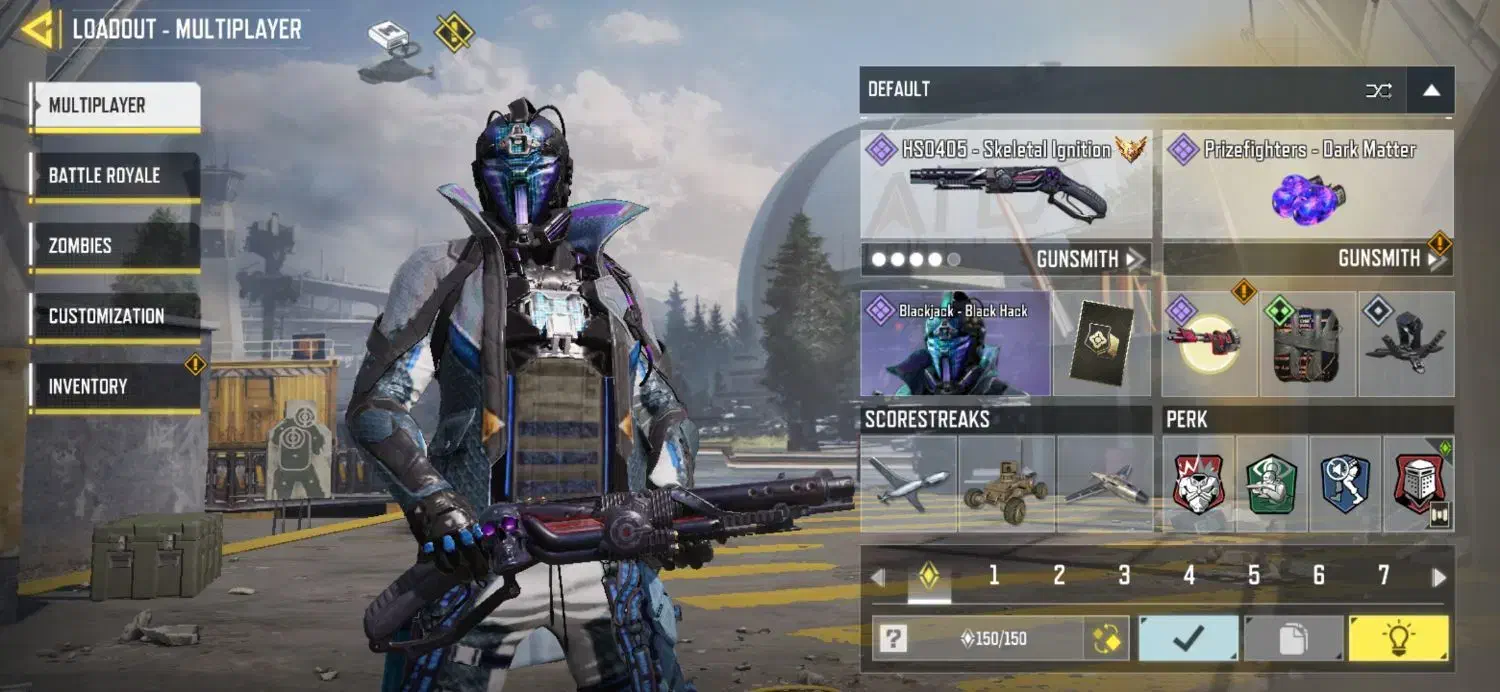Confirm loadout with the checkmark button

point(1188,639)
